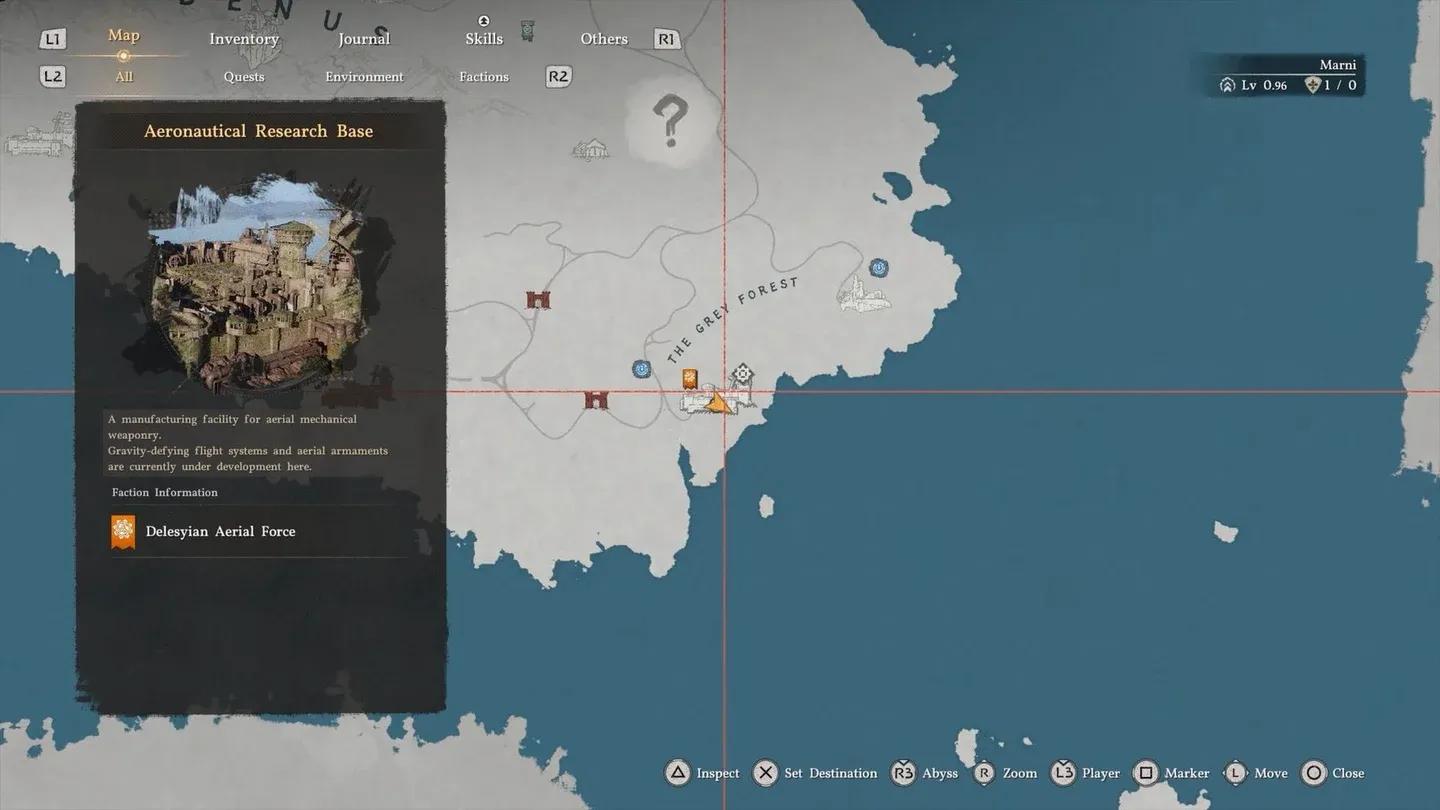This screenshot has width=1440, height=810.
Task: Click the blue waypoint icon near the settlement northeast
Action: point(878,267)
